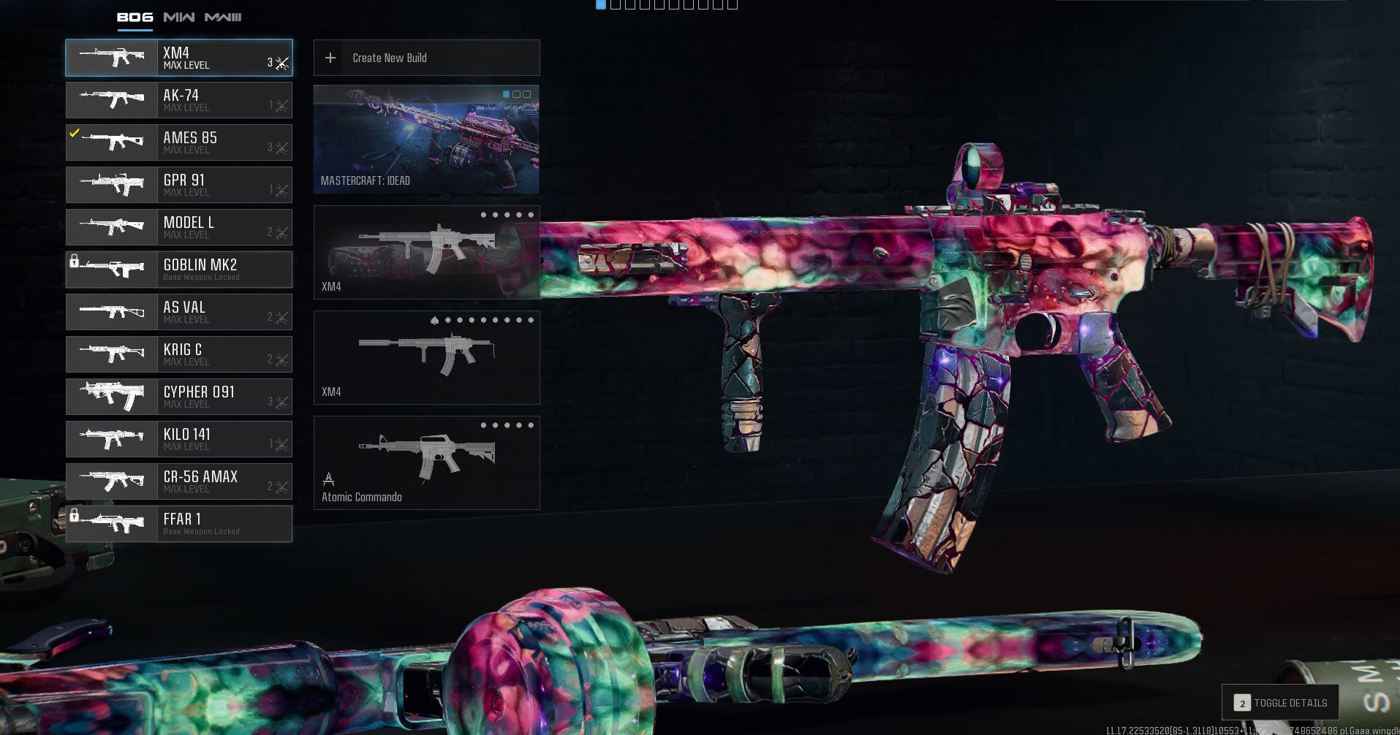Select the MWIII weapons tab
Image resolution: width=1400 pixels, height=735 pixels.
pyautogui.click(x=223, y=17)
